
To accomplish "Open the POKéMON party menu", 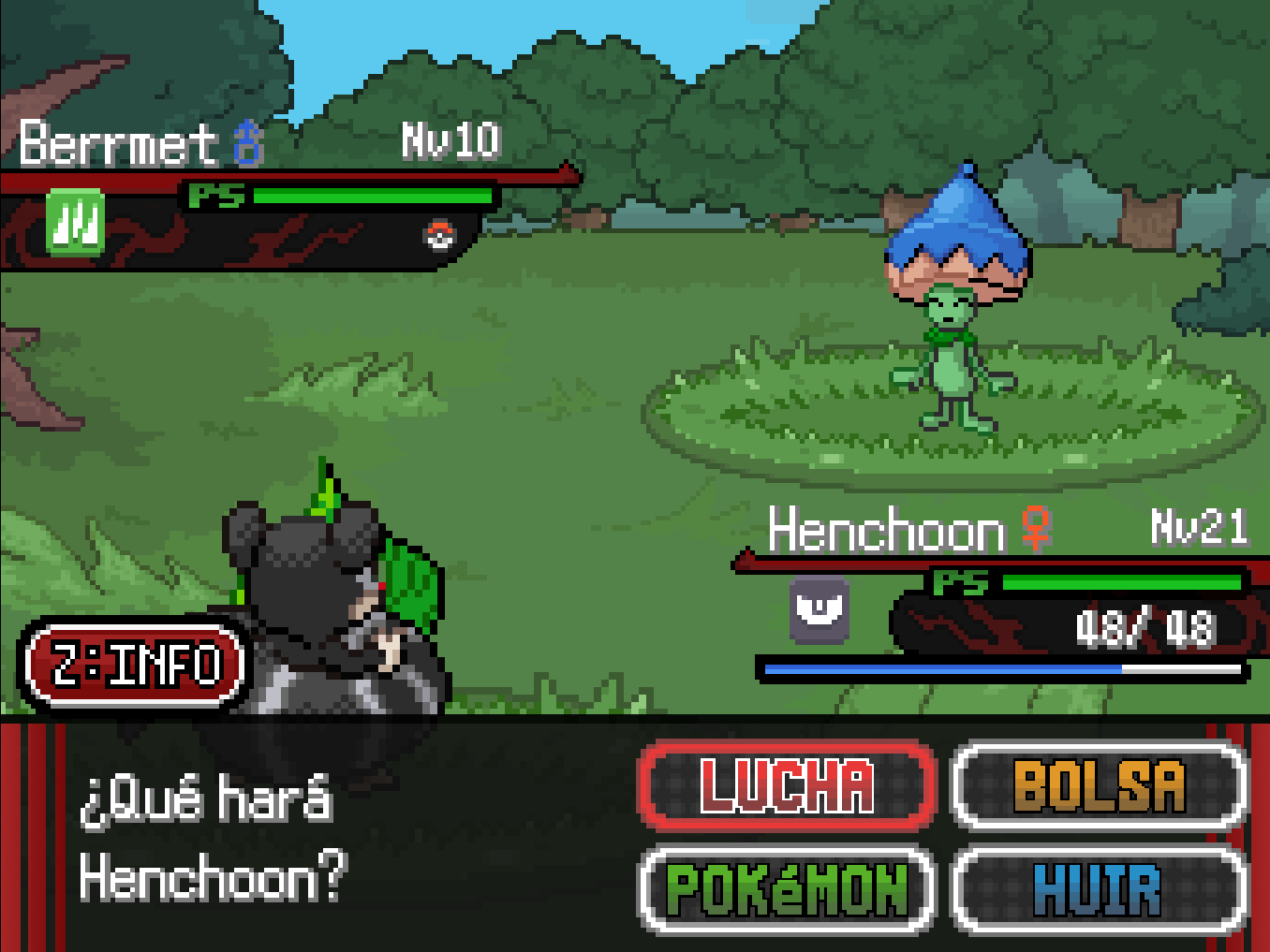I will tap(787, 889).
